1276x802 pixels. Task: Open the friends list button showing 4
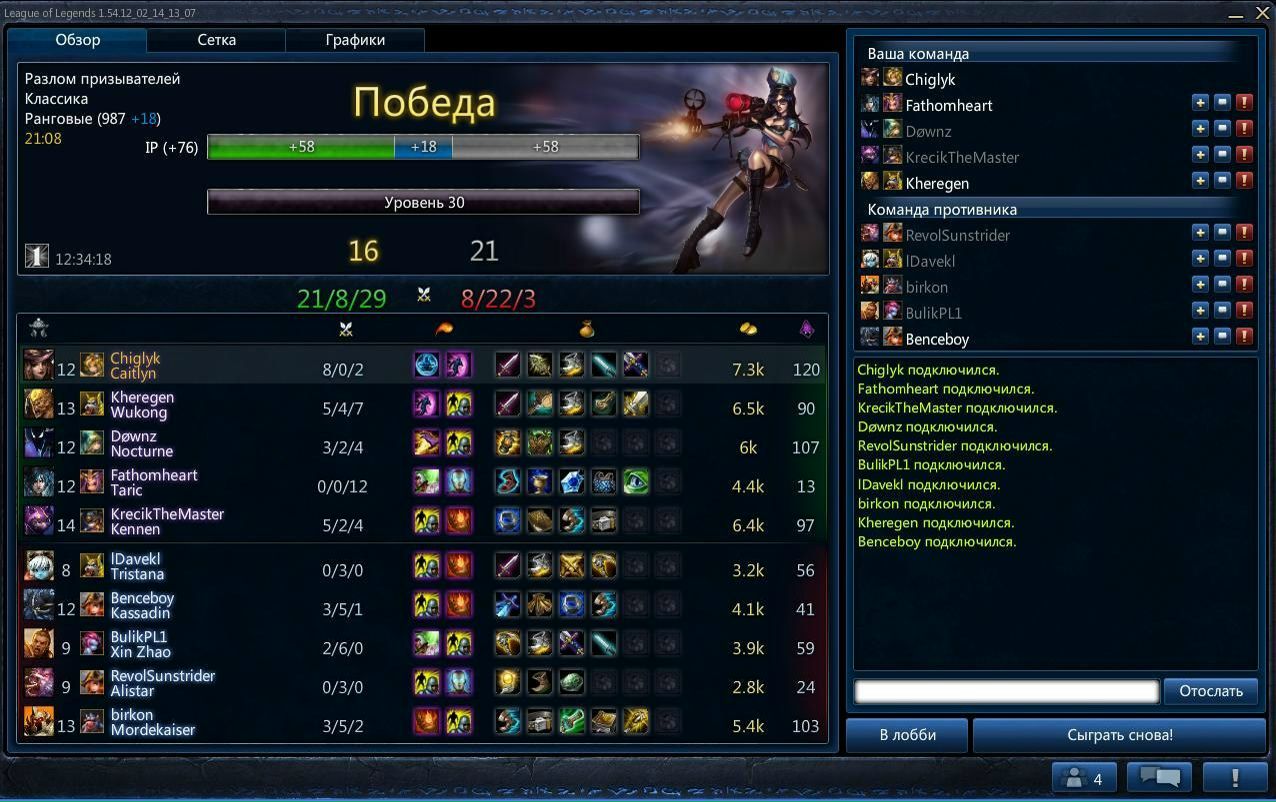click(x=1084, y=778)
